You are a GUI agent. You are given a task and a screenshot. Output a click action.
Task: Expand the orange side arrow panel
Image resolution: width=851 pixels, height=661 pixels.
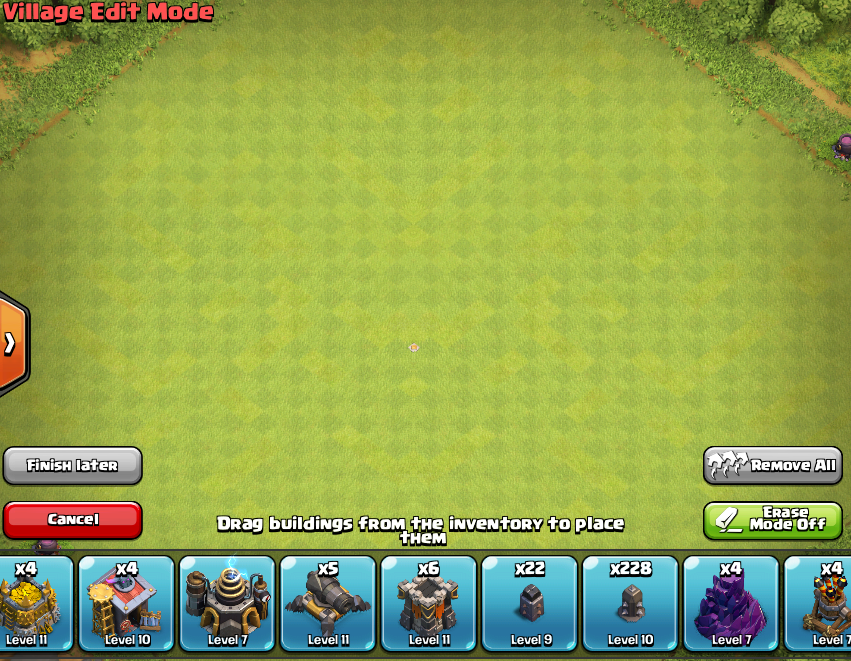pyautogui.click(x=10, y=344)
